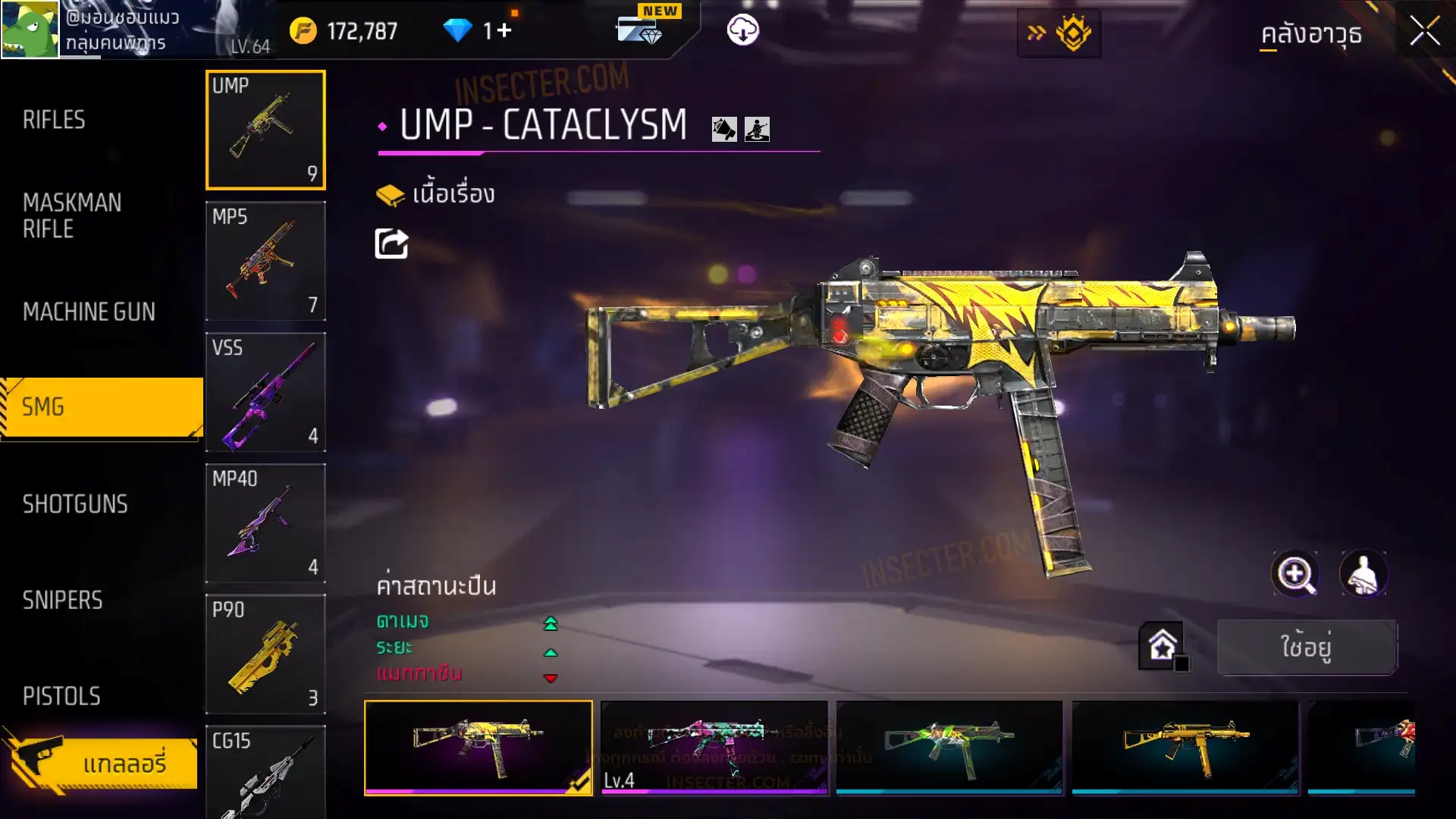The height and width of the screenshot is (819, 1456).
Task: Zoom in with the magnifier icon
Action: click(x=1294, y=574)
